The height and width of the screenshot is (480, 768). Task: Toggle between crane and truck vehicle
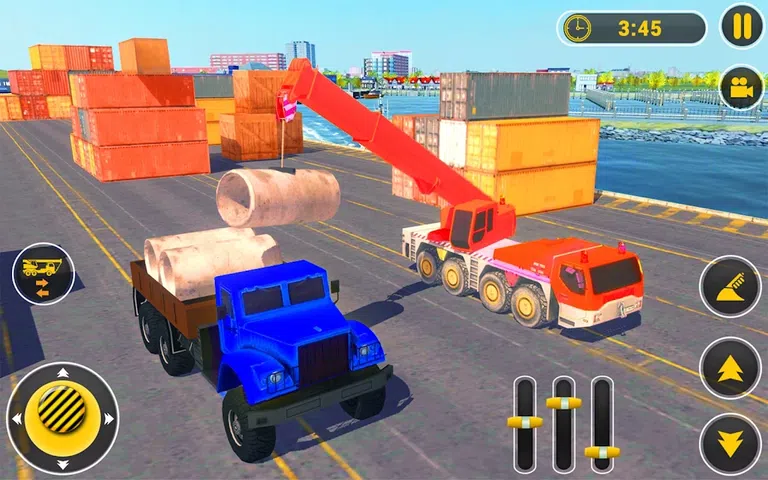(x=43, y=274)
